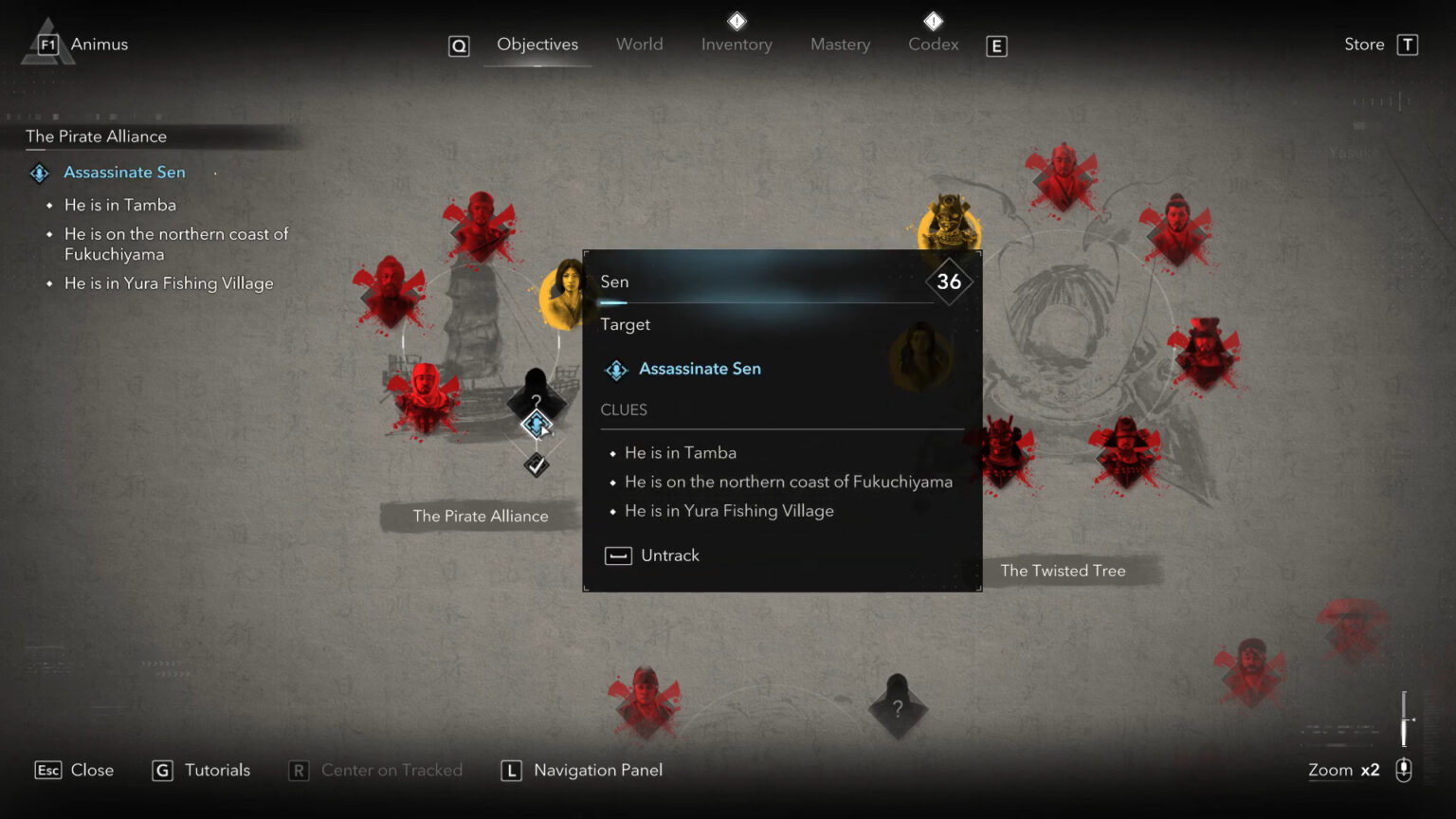Click the tracked blue diamond marker on the map
This screenshot has width=1456, height=819.
[537, 426]
